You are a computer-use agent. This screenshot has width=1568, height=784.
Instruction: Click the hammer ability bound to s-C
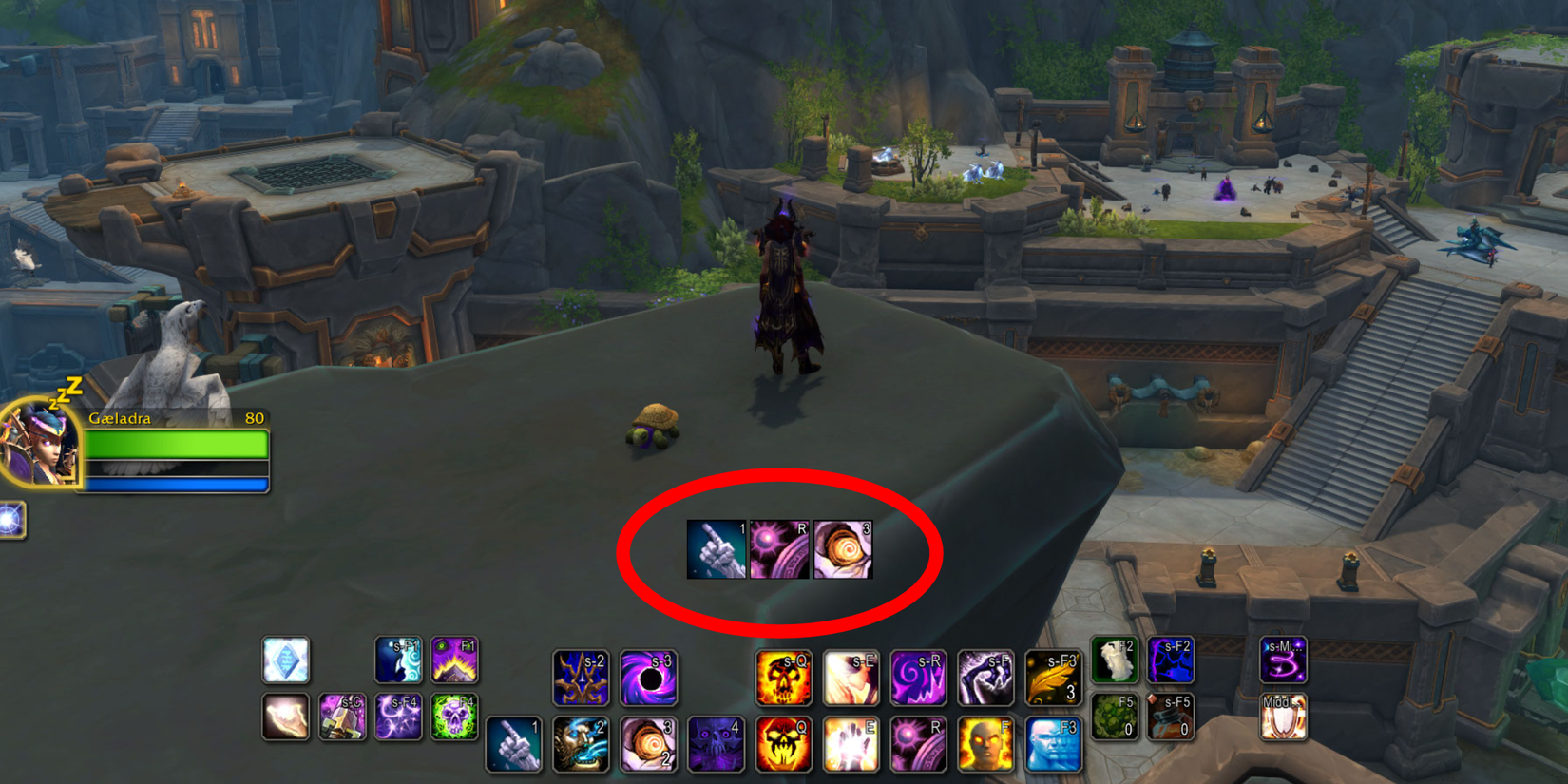[342, 716]
